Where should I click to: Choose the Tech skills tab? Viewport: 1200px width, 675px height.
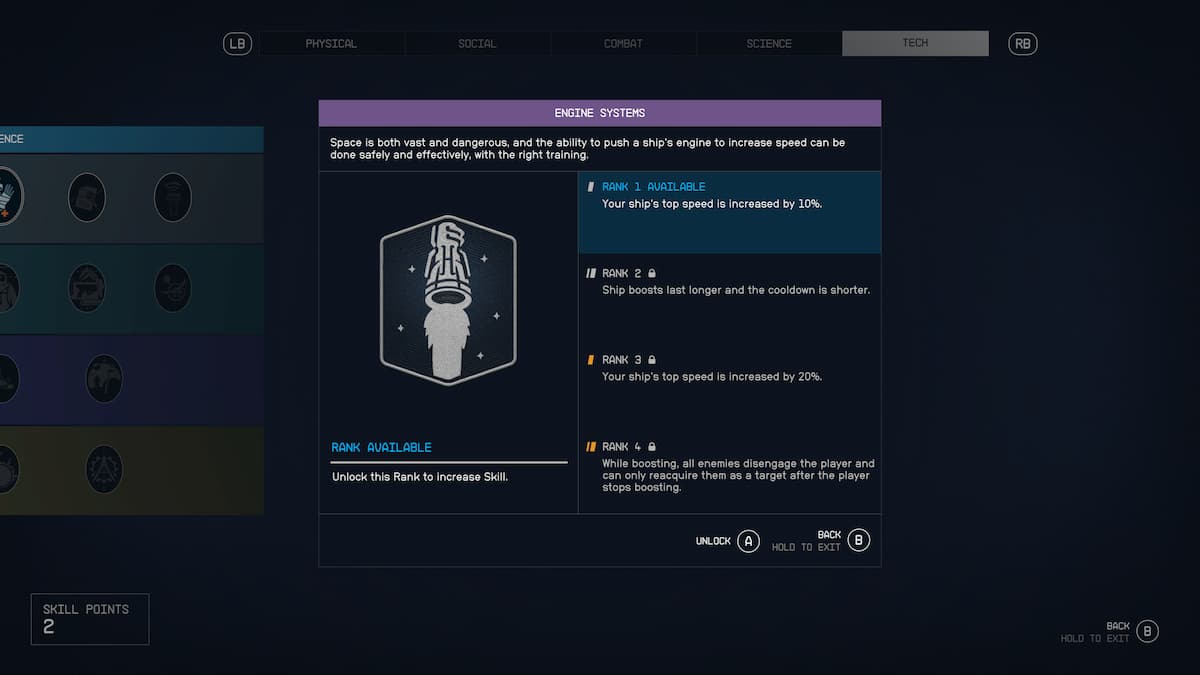click(915, 43)
